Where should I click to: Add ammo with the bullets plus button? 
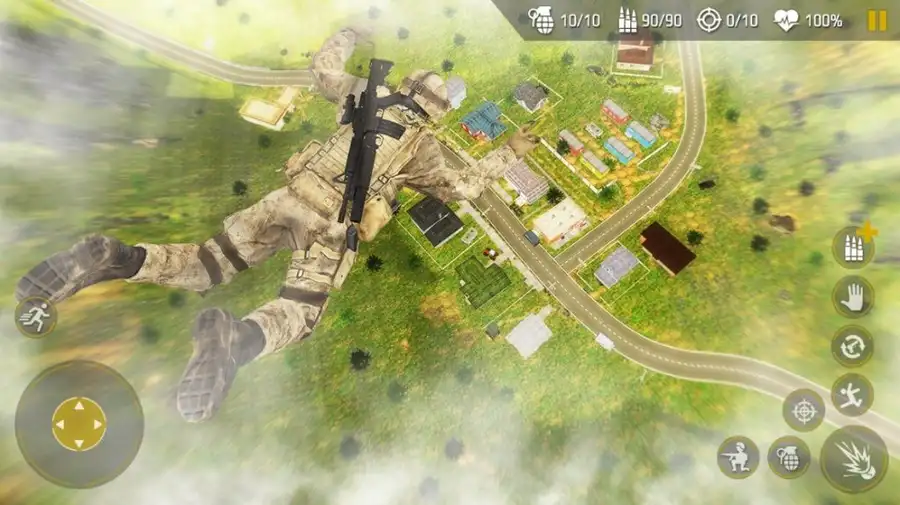point(853,247)
